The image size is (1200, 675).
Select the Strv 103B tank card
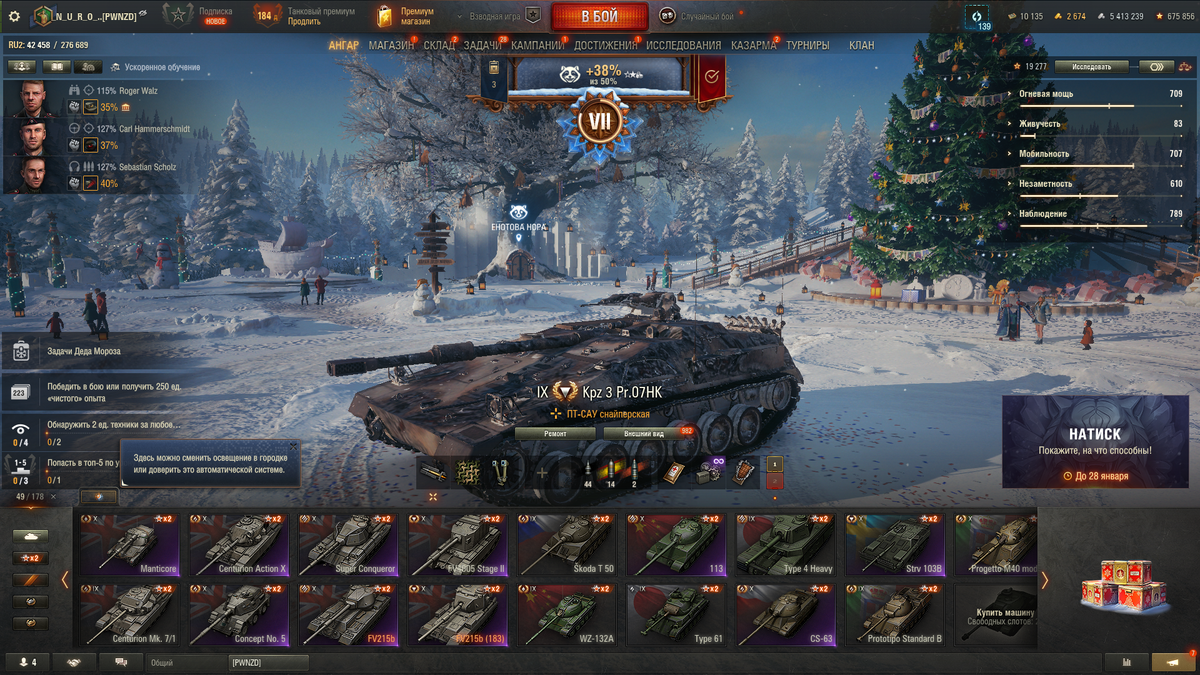point(893,544)
